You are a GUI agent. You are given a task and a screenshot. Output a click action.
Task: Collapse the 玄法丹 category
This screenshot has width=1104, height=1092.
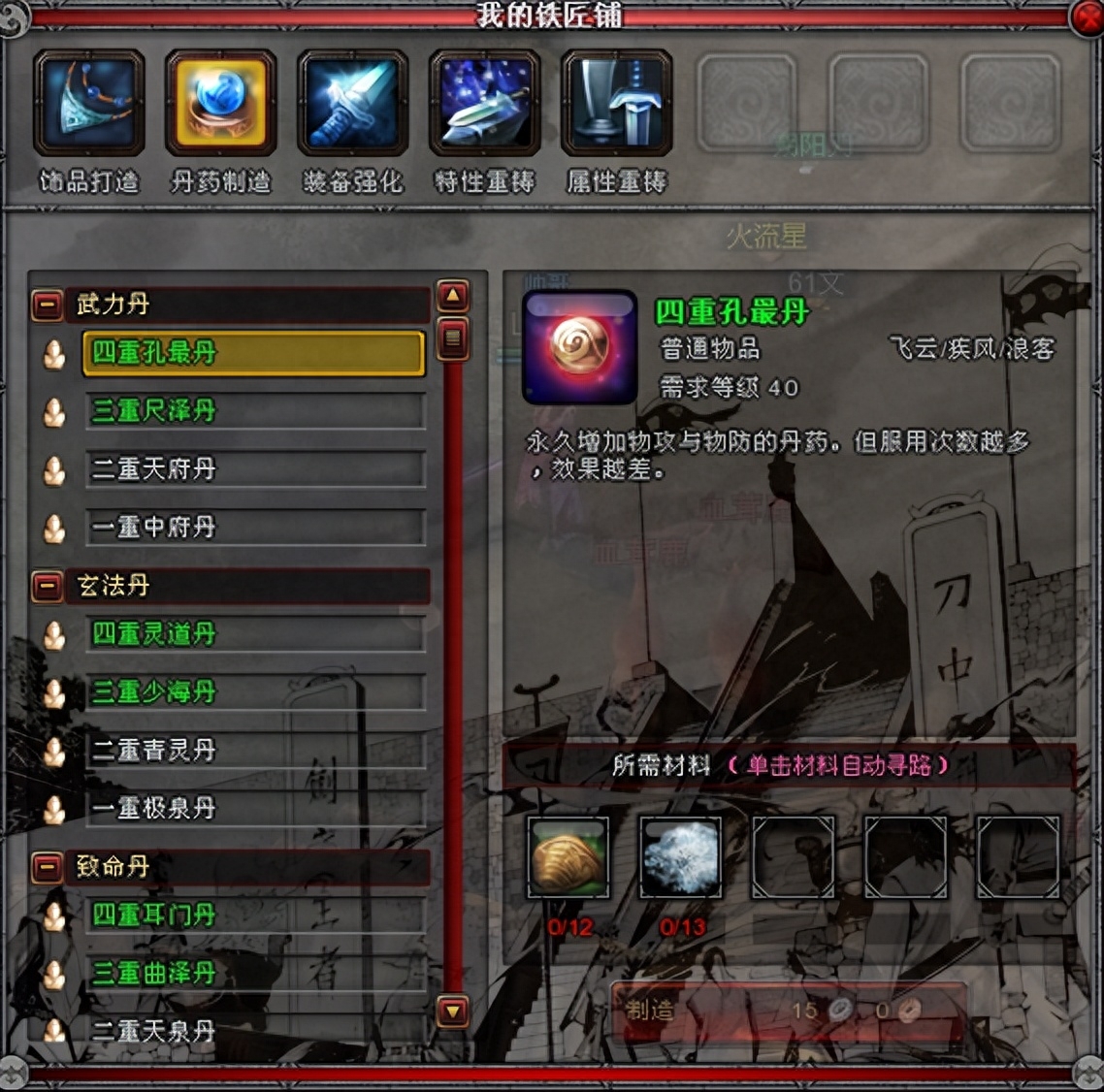[x=47, y=586]
